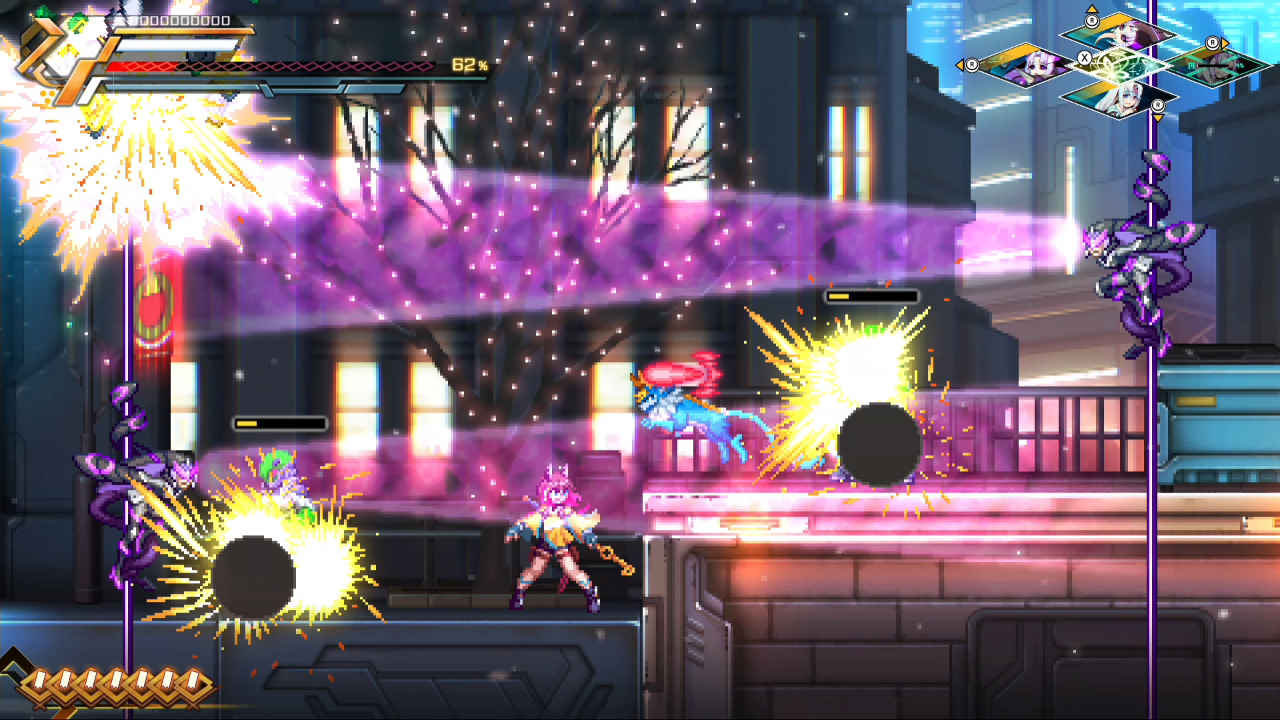
Task: Open the right-facing yellow arrow chevron
Action: click(1225, 42)
